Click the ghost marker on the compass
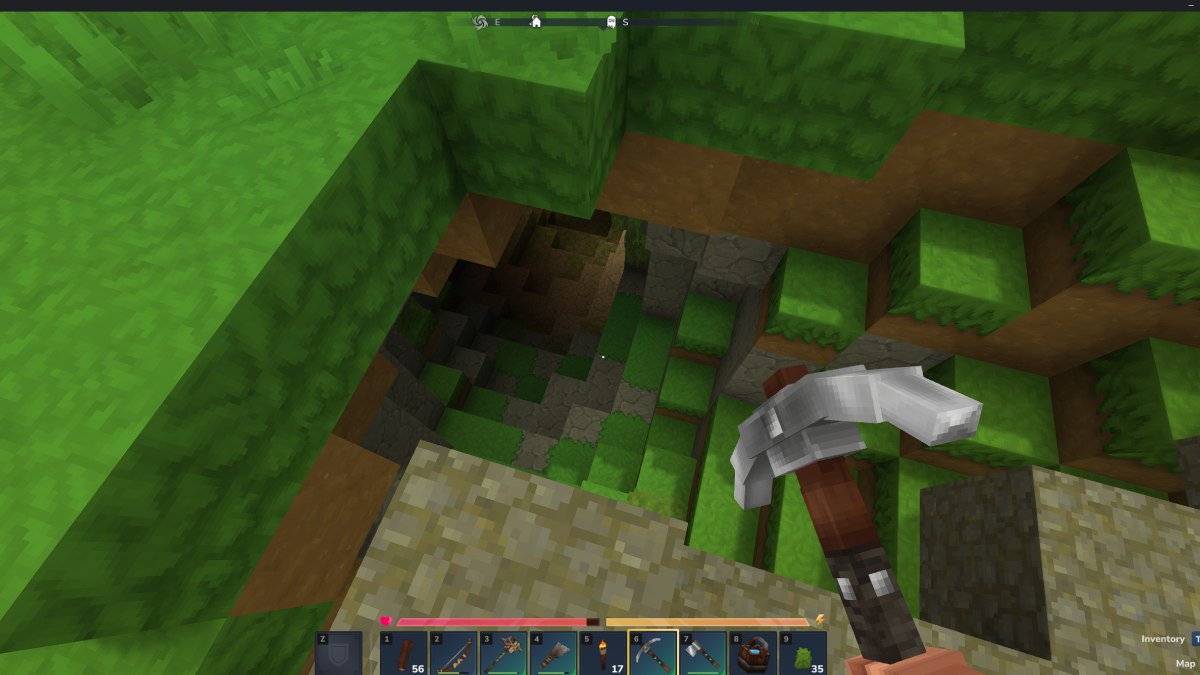 [x=610, y=21]
